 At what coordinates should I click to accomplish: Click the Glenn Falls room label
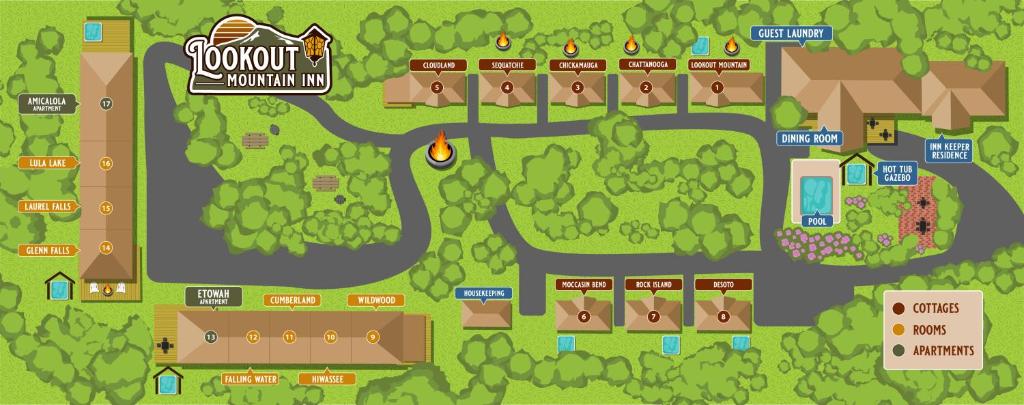[x=48, y=249]
